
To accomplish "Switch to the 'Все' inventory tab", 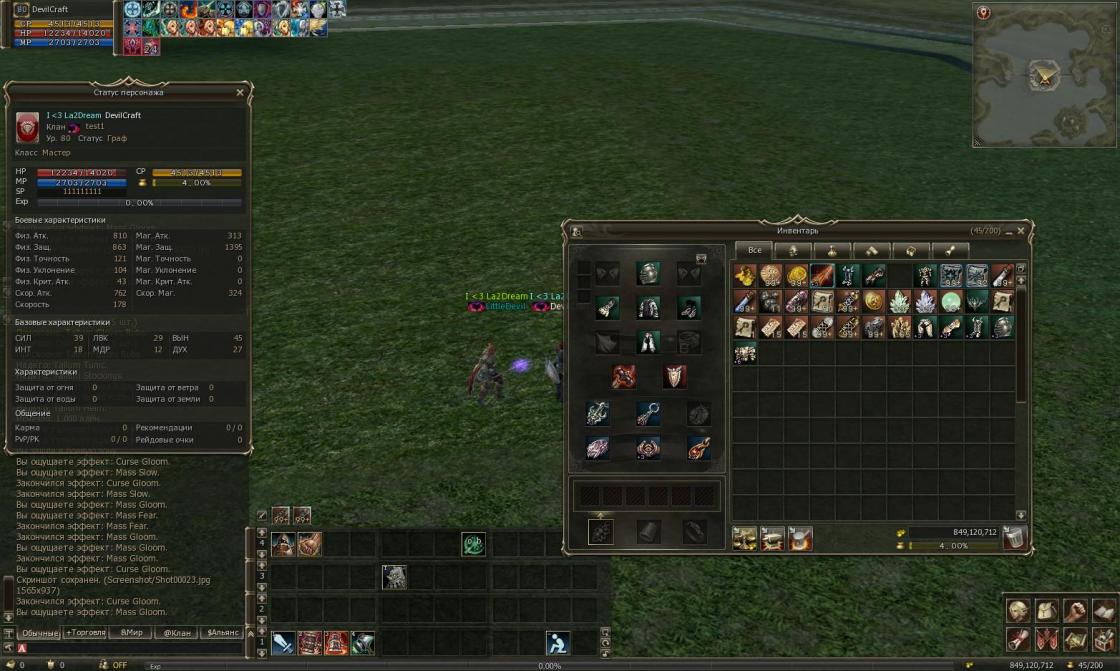I will (x=755, y=250).
